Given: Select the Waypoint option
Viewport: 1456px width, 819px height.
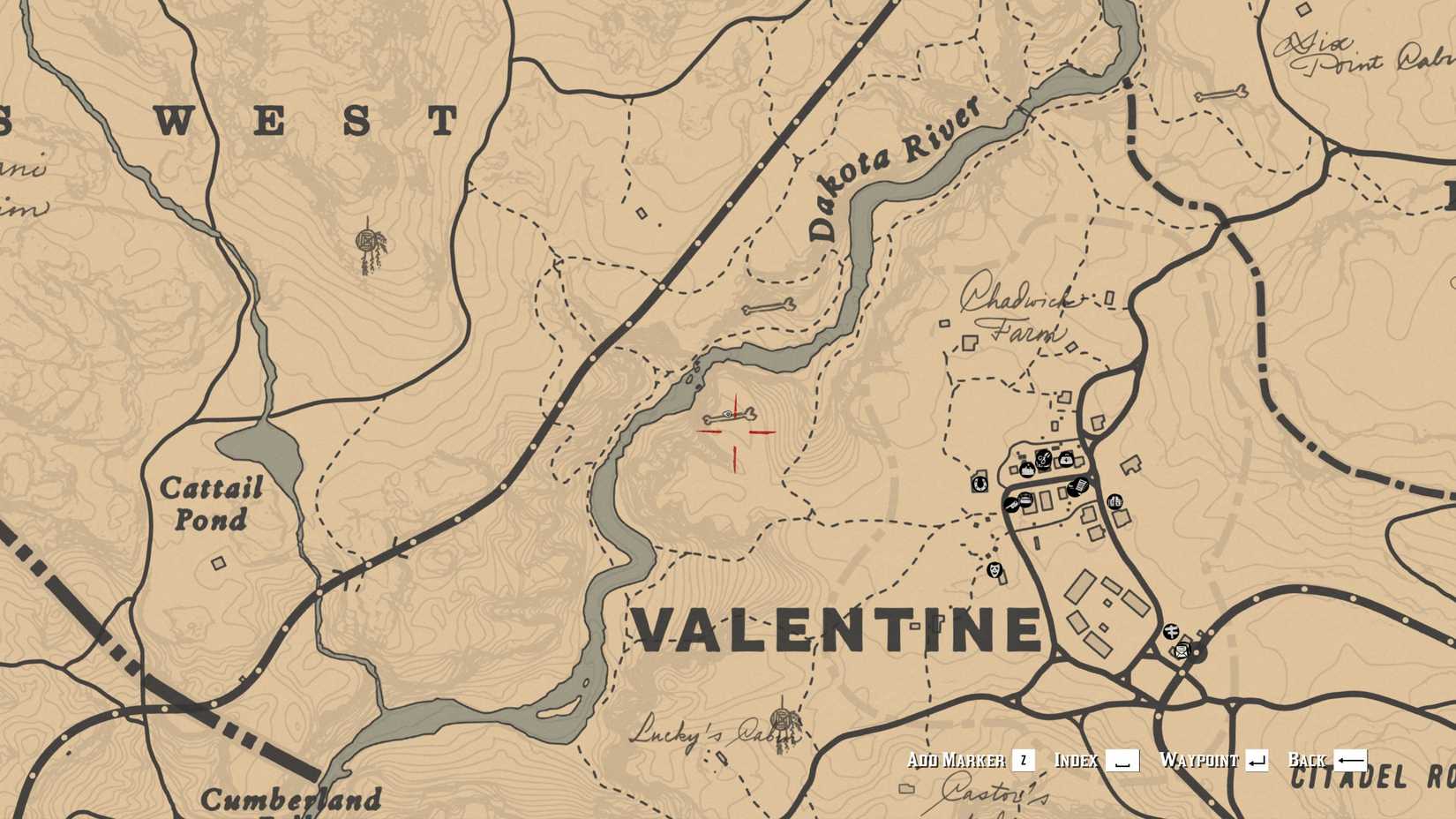Looking at the screenshot, I should 1200,759.
